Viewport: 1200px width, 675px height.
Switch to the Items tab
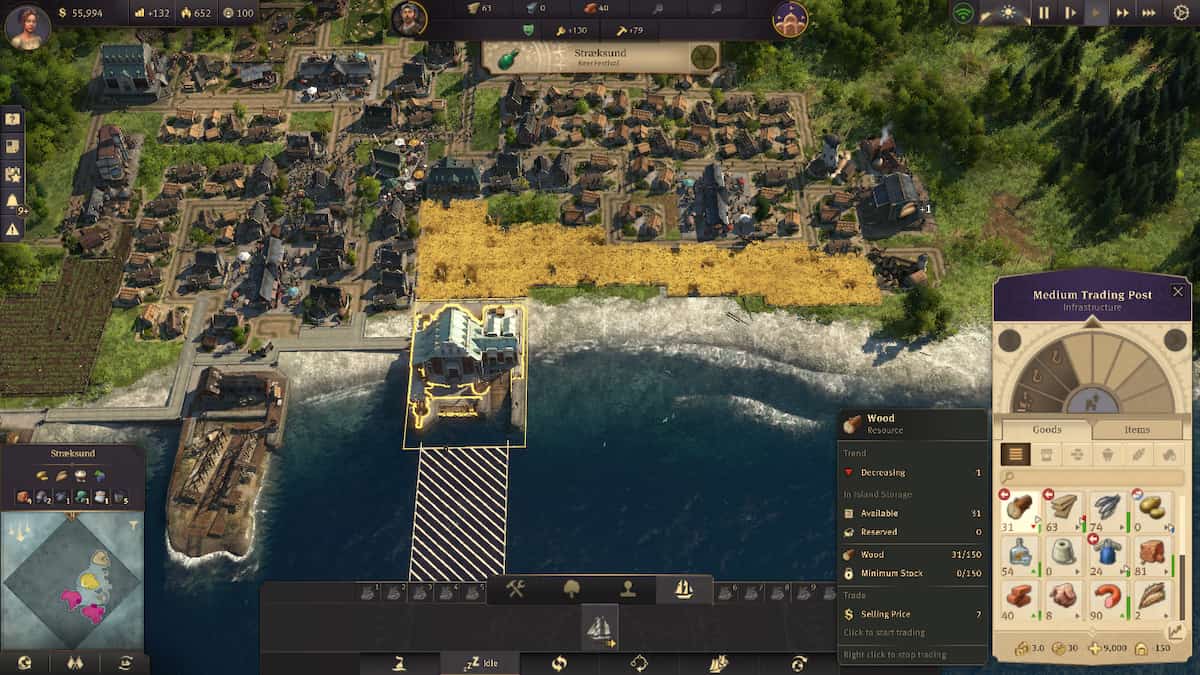(x=1138, y=430)
